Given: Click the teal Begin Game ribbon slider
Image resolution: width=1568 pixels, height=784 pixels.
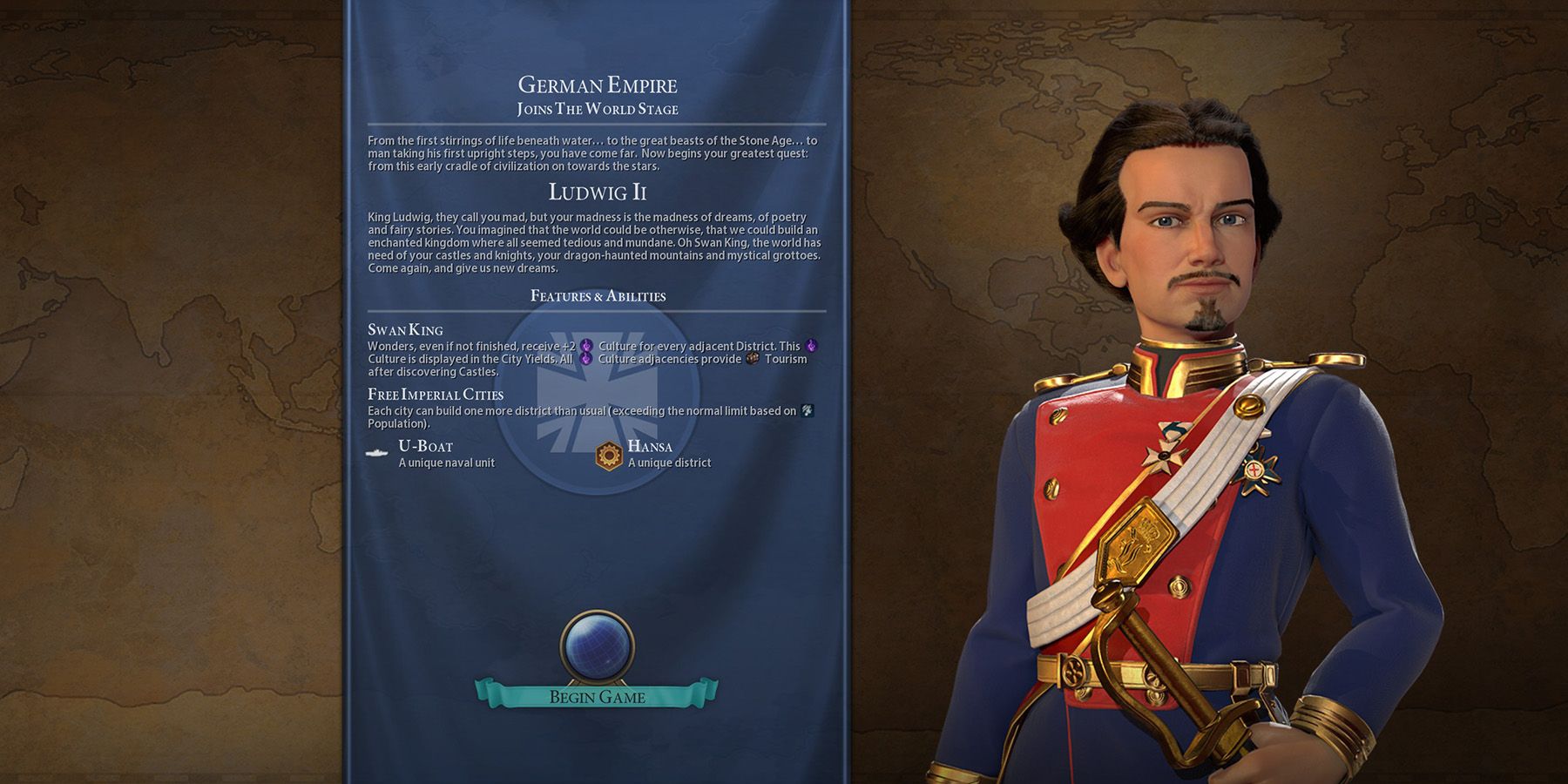Looking at the screenshot, I should pyautogui.click(x=598, y=695).
